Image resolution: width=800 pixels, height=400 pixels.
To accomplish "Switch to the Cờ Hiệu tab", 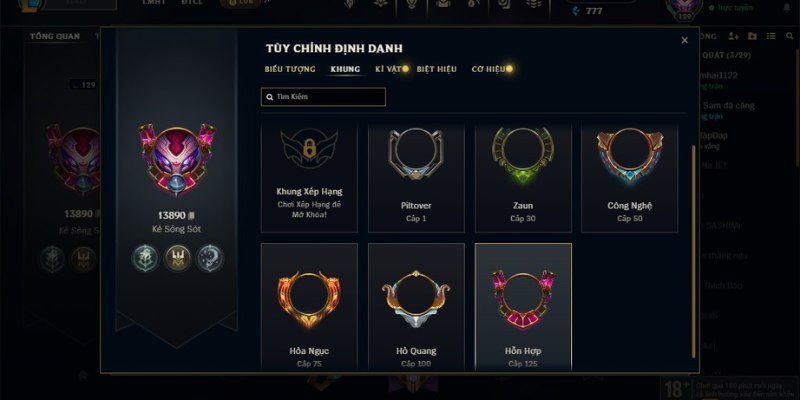I will coord(488,69).
